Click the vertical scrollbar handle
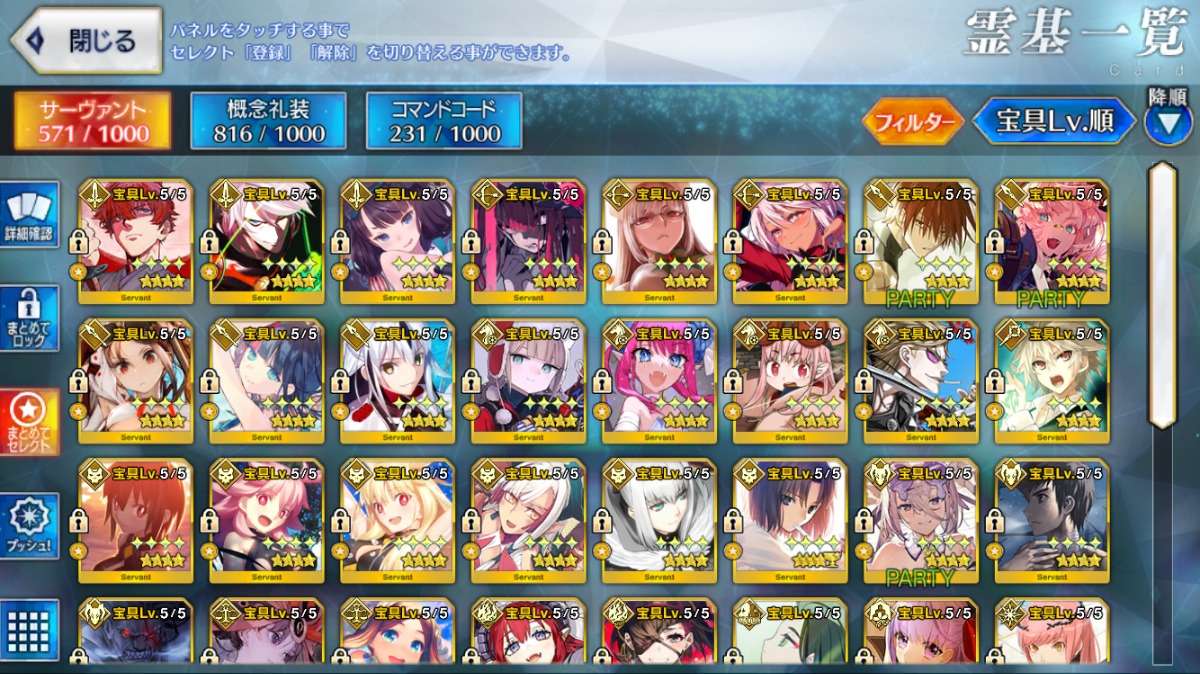1200x674 pixels. click(x=1161, y=295)
